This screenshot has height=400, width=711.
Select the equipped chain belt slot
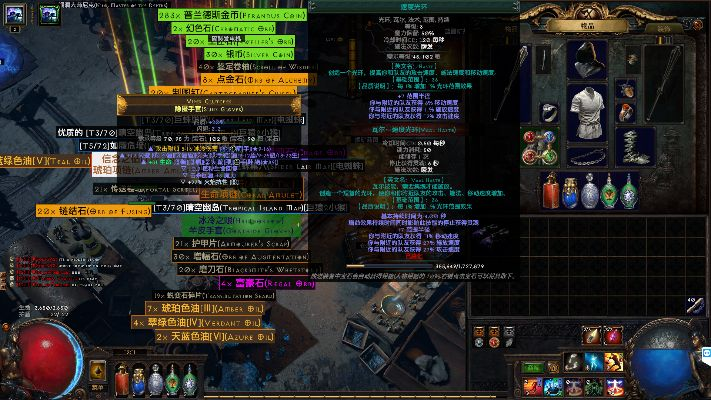pyautogui.click(x=587, y=157)
